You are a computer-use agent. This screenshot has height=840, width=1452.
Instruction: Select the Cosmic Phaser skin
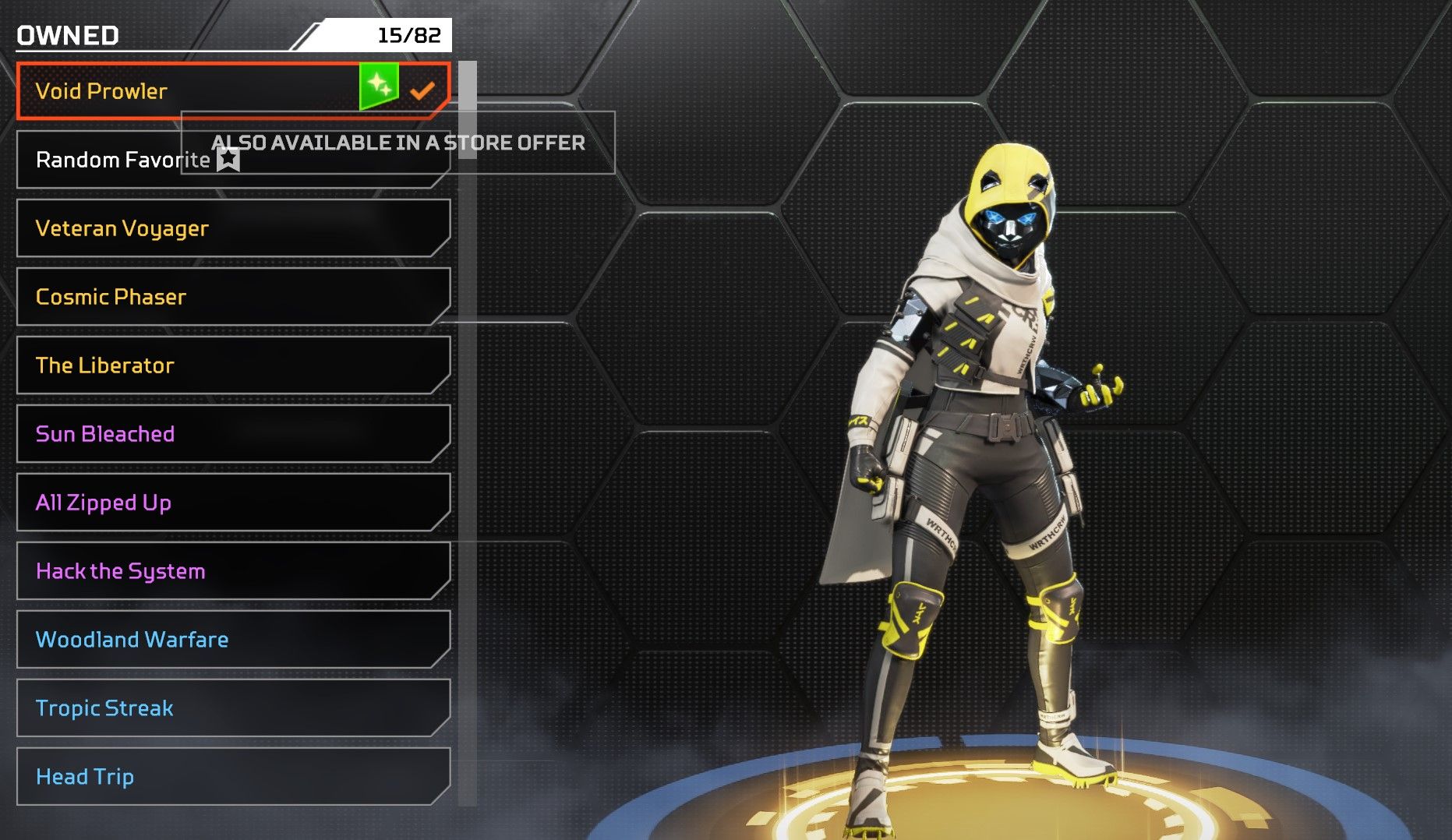tap(232, 297)
